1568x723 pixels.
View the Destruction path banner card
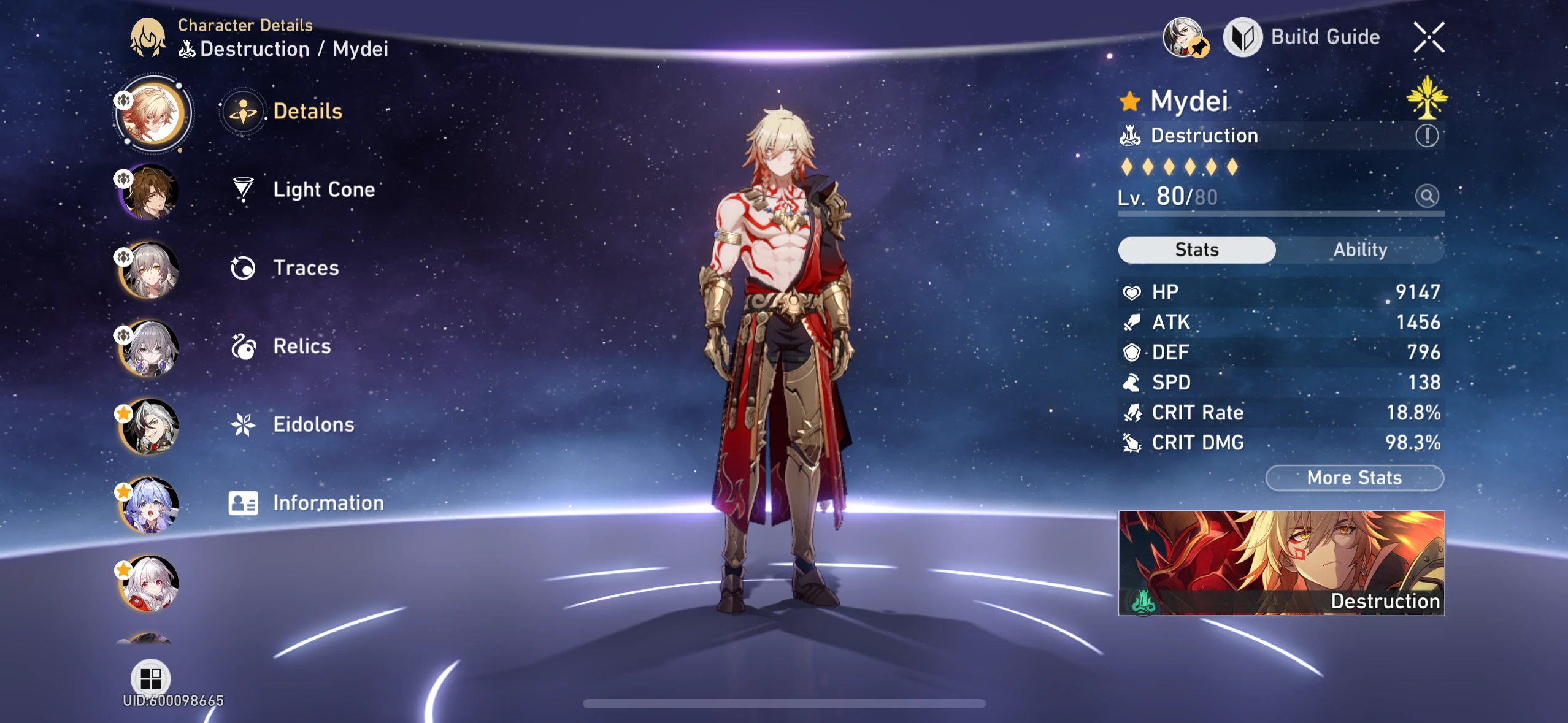[x=1282, y=564]
